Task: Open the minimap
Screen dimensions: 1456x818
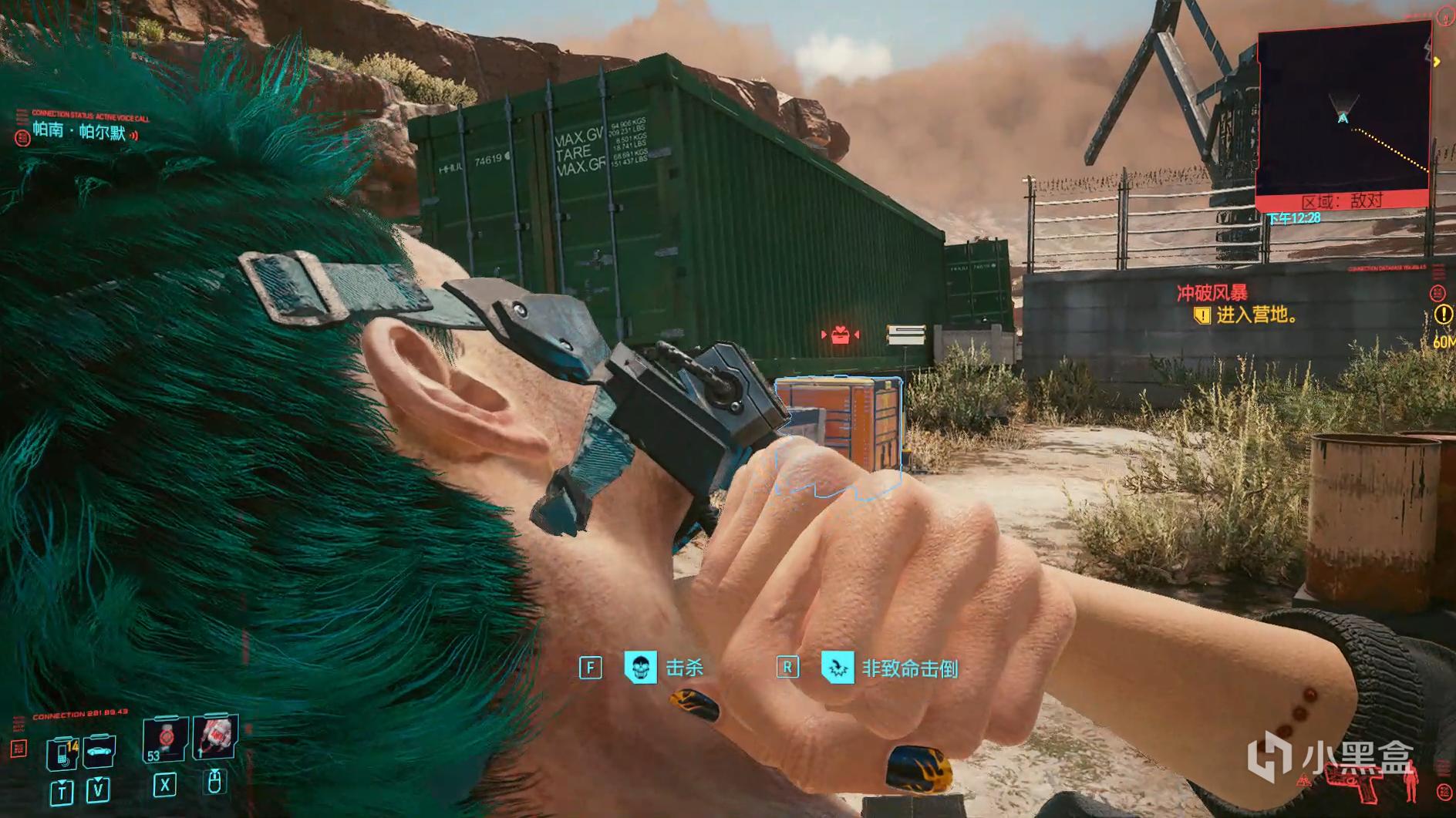Action: [1343, 116]
